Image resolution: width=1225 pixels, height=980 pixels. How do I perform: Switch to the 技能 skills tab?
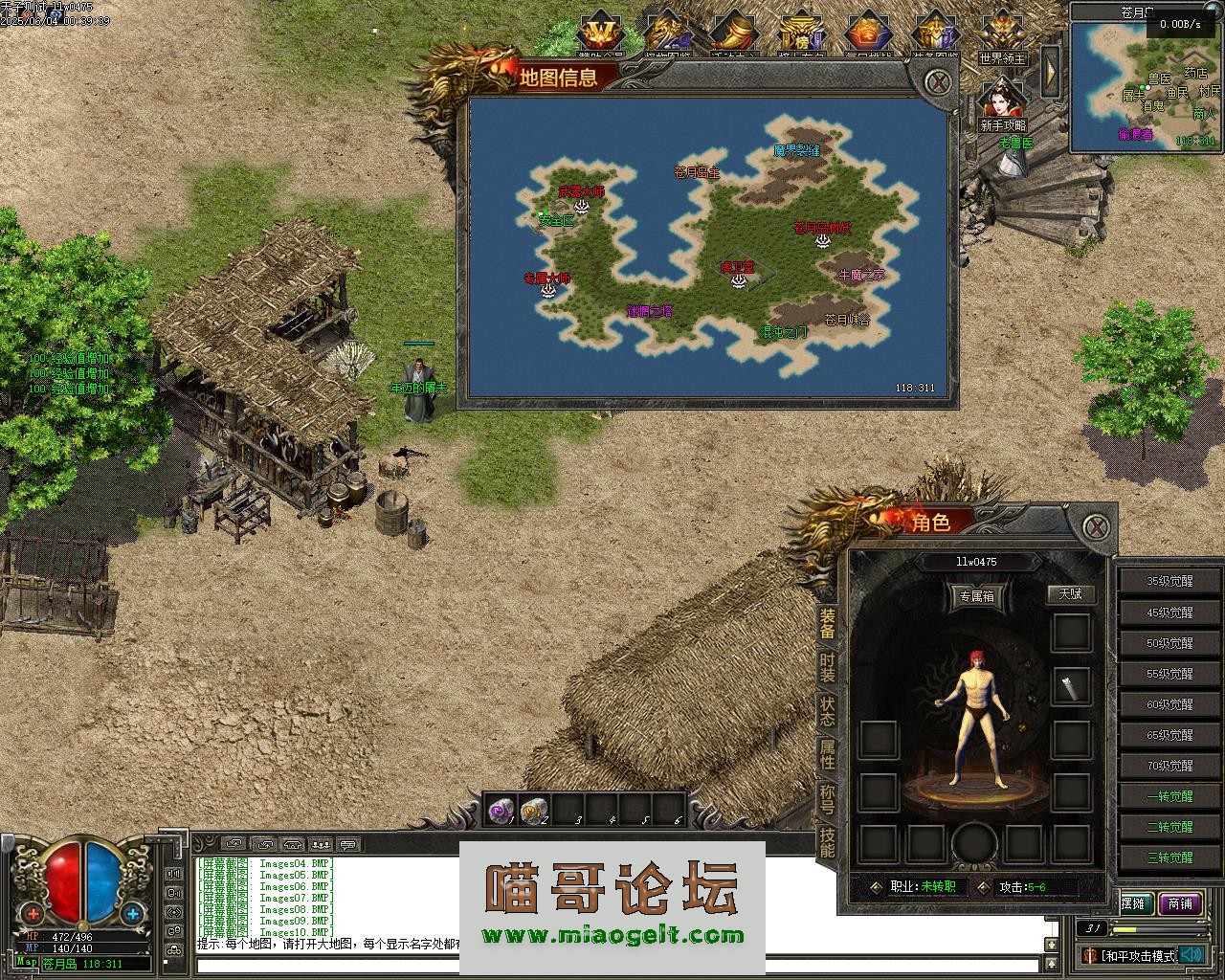[827, 841]
